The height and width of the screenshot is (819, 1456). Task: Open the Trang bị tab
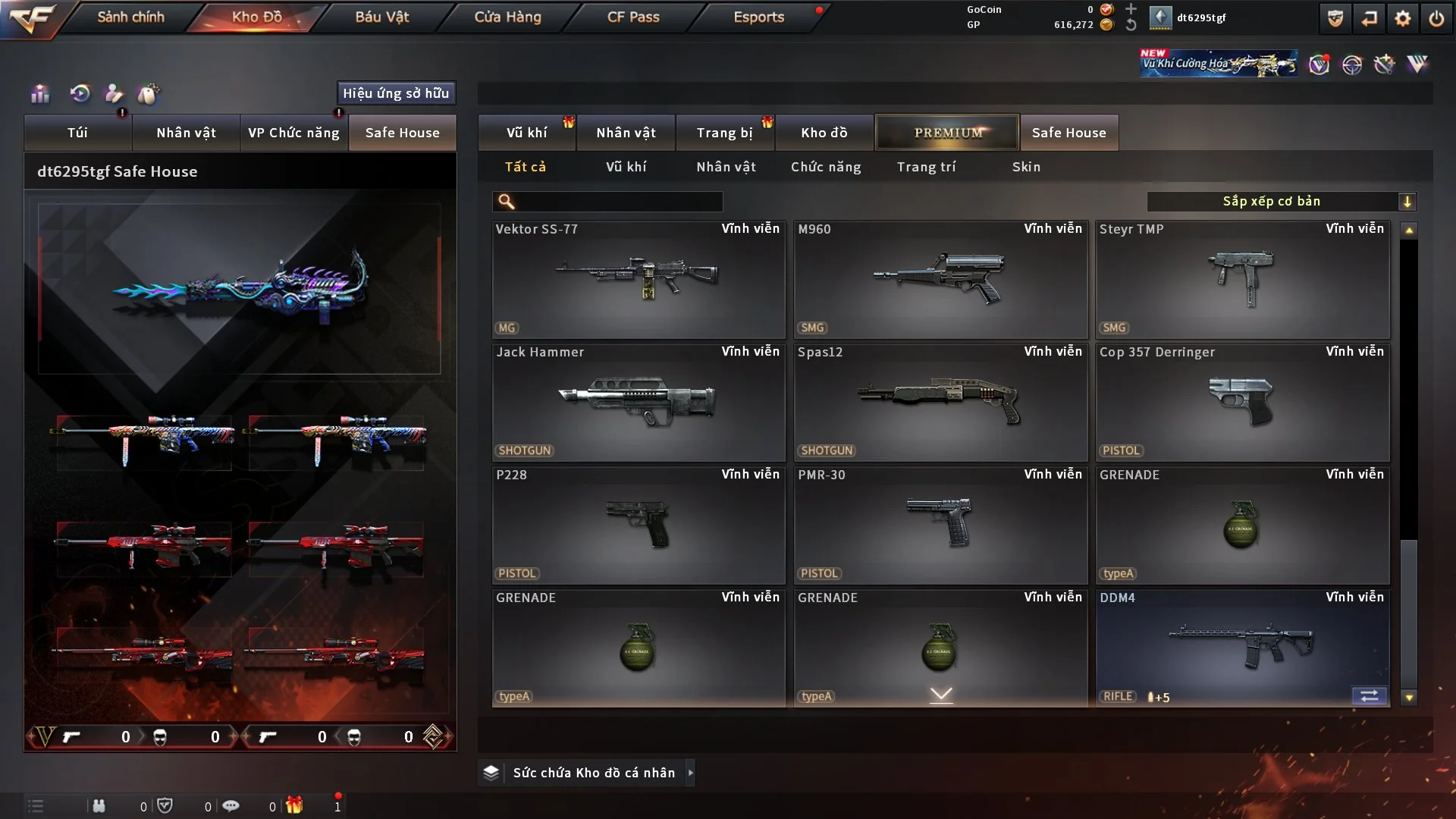(724, 133)
